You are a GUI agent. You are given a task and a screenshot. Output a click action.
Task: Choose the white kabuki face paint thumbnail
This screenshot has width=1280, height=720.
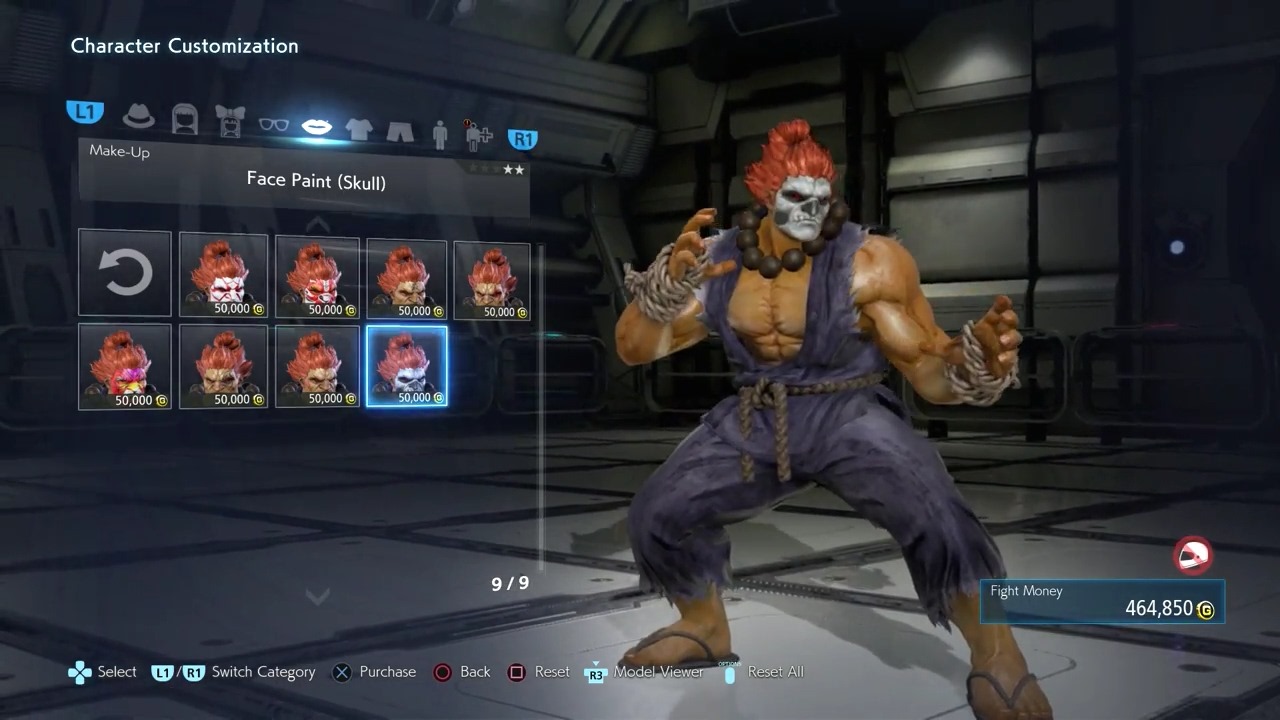pos(223,275)
